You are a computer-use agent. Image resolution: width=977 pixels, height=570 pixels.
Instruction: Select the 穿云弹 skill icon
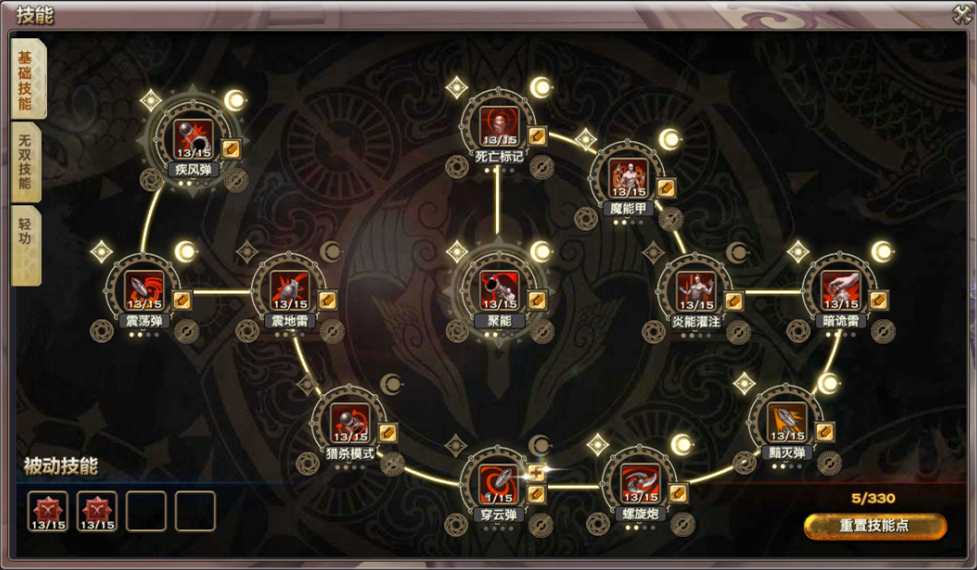[x=499, y=485]
